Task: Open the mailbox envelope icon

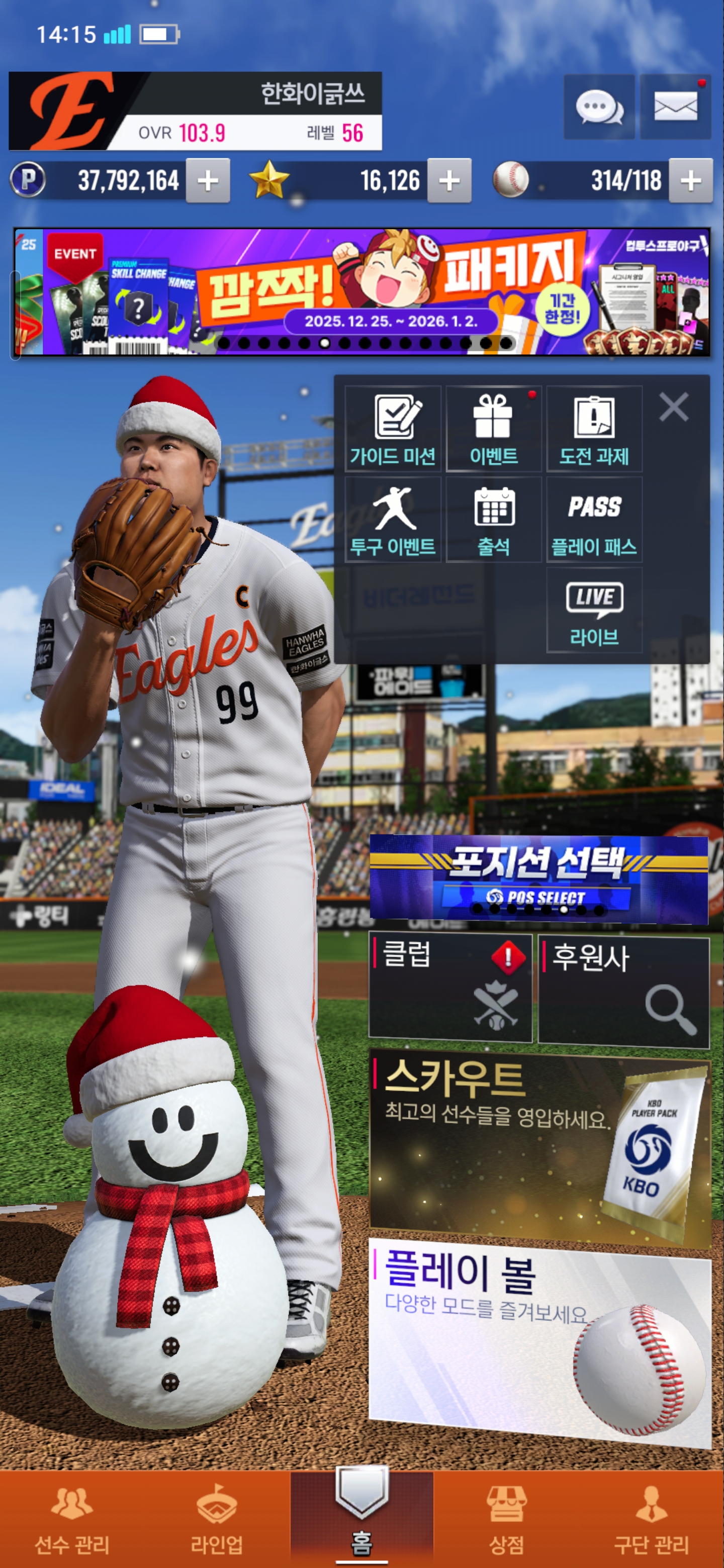Action: 675,107
